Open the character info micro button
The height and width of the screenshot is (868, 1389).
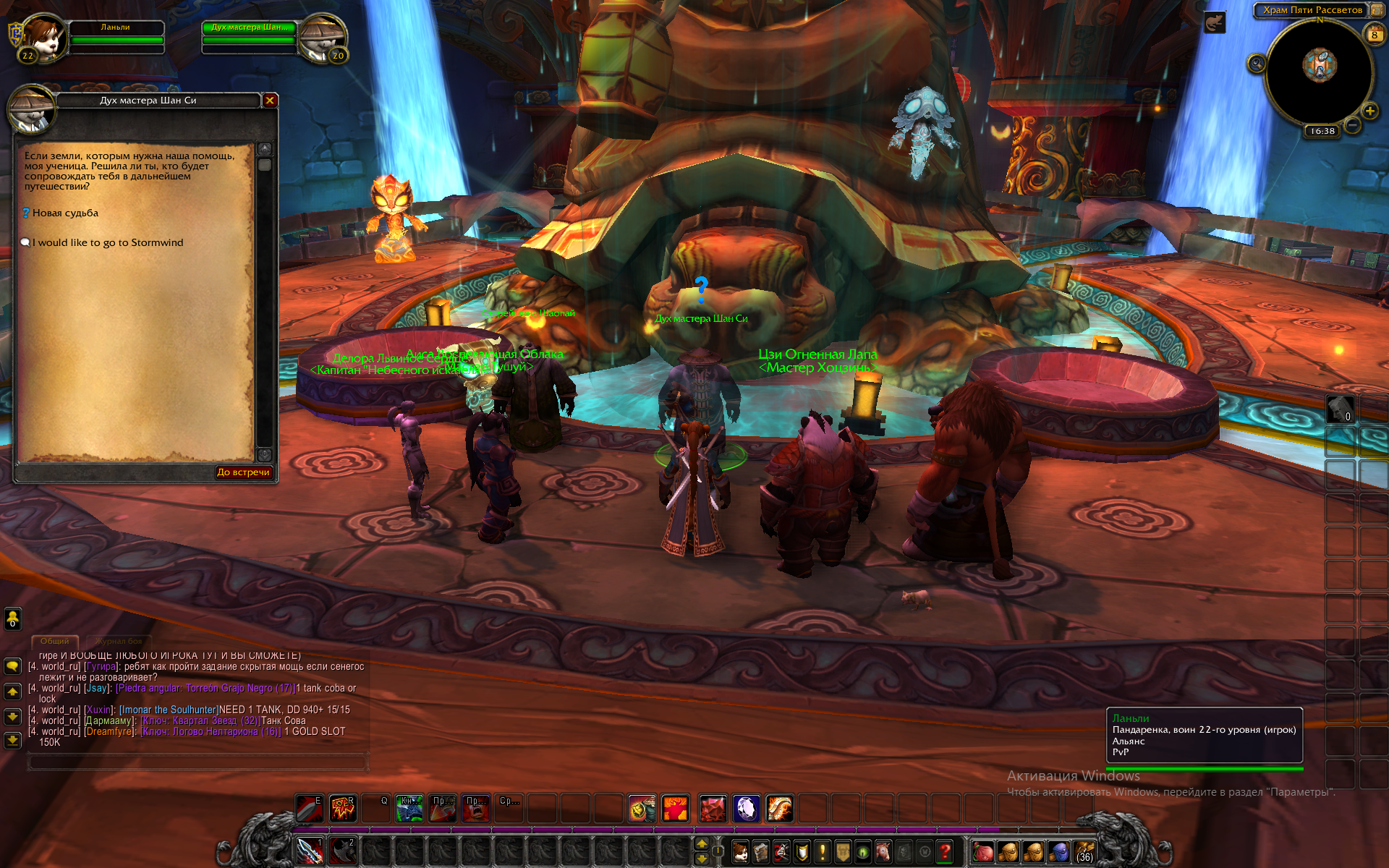(x=740, y=852)
